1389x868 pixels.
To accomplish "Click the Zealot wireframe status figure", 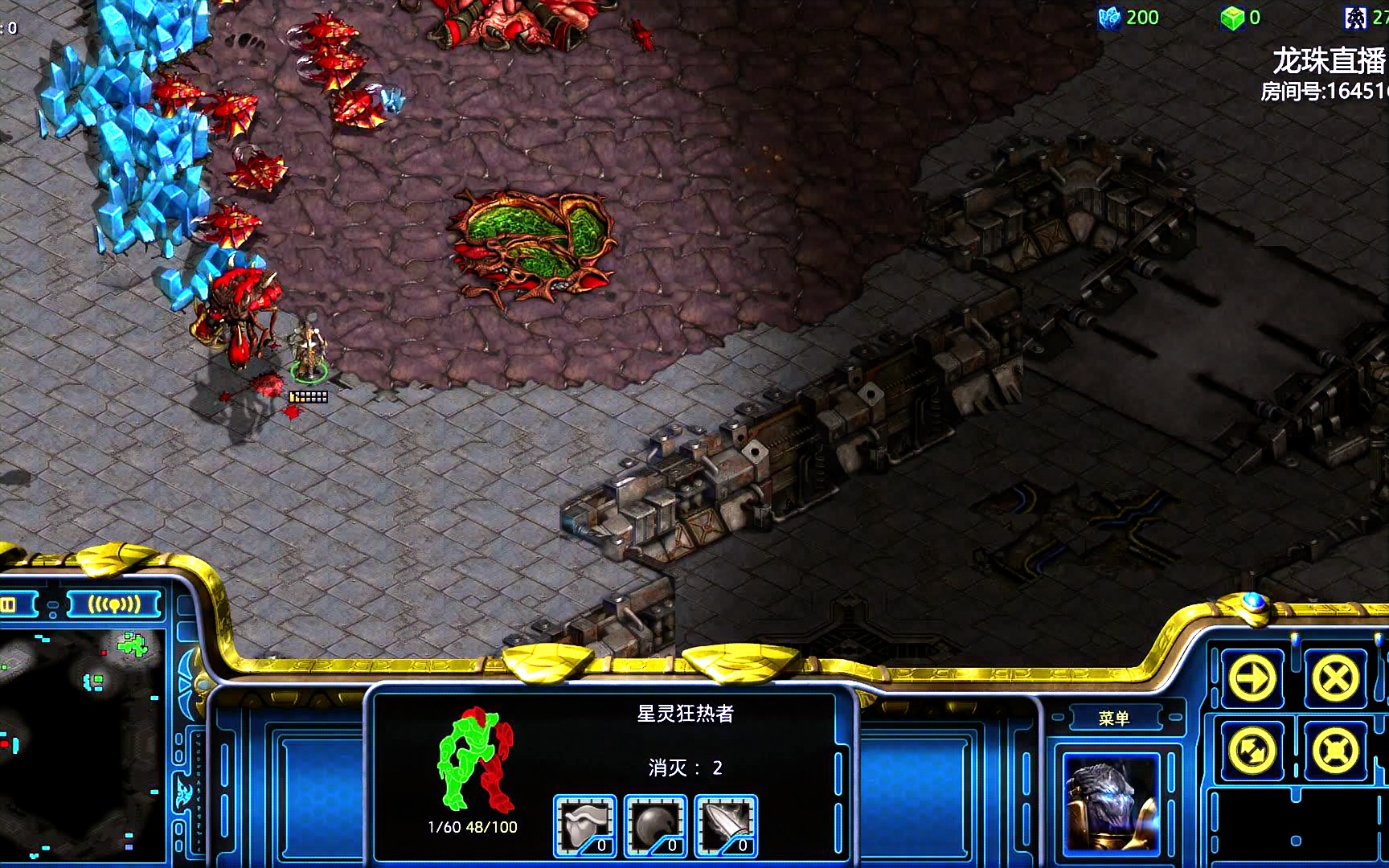I will click(475, 759).
